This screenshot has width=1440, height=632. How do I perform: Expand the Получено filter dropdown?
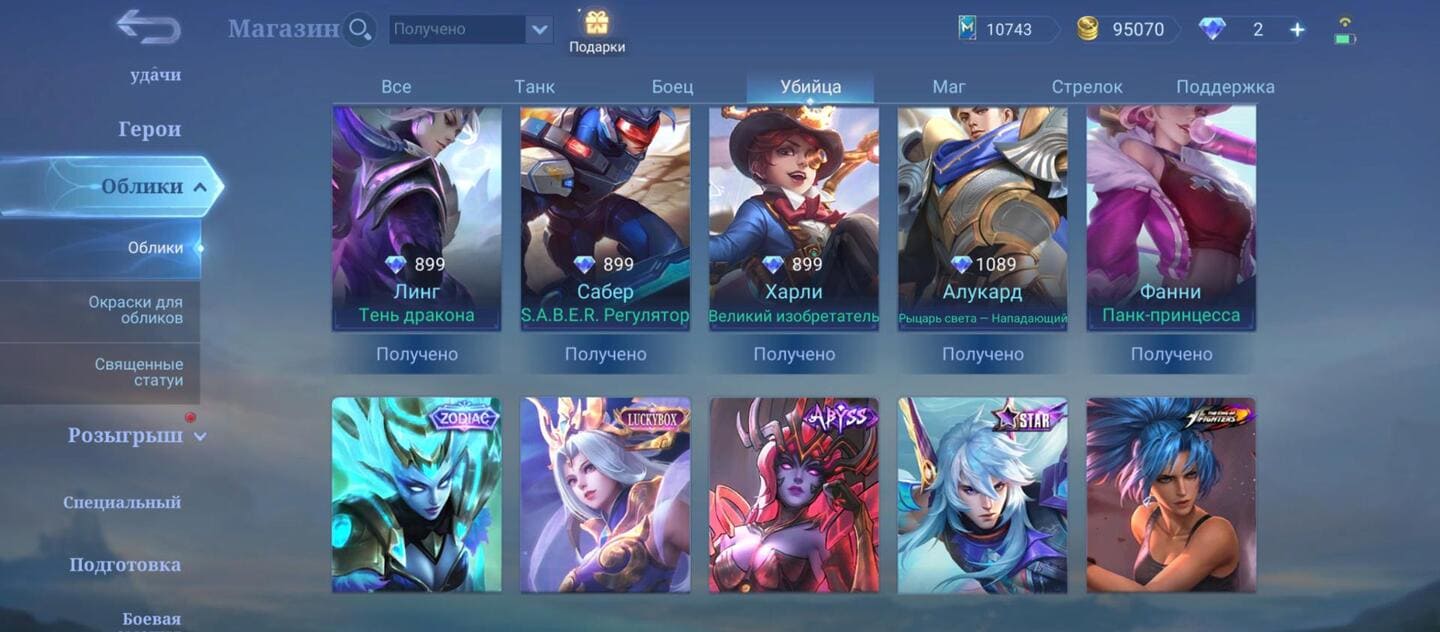point(540,30)
